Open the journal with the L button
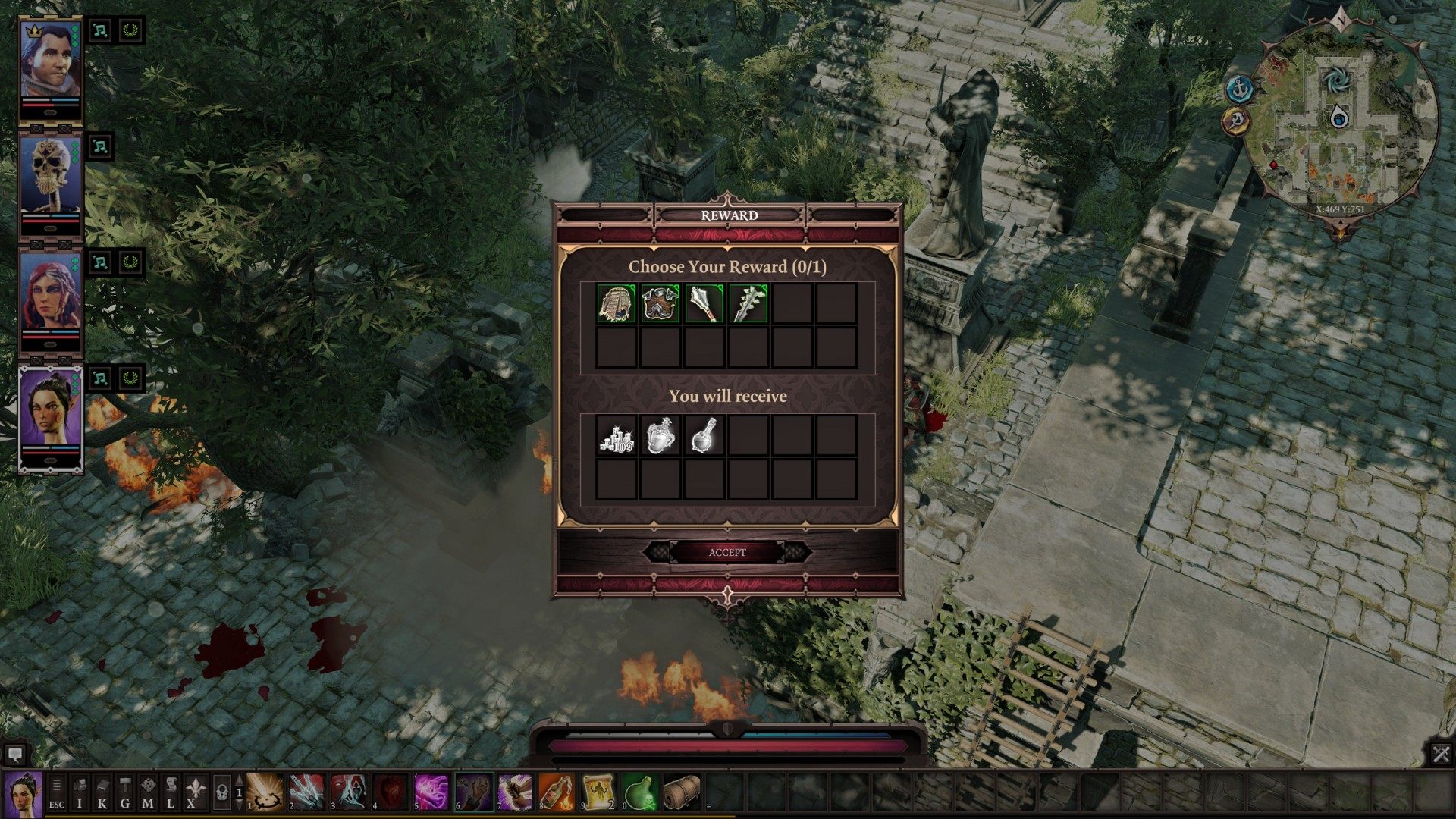Image resolution: width=1456 pixels, height=819 pixels. (x=171, y=792)
